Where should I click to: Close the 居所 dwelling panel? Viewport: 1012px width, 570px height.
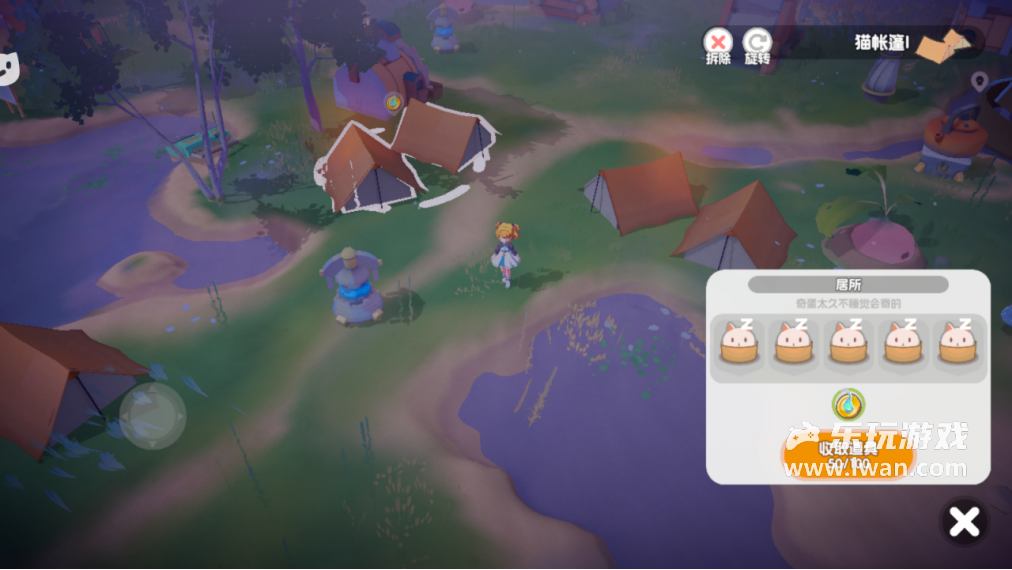(x=964, y=522)
